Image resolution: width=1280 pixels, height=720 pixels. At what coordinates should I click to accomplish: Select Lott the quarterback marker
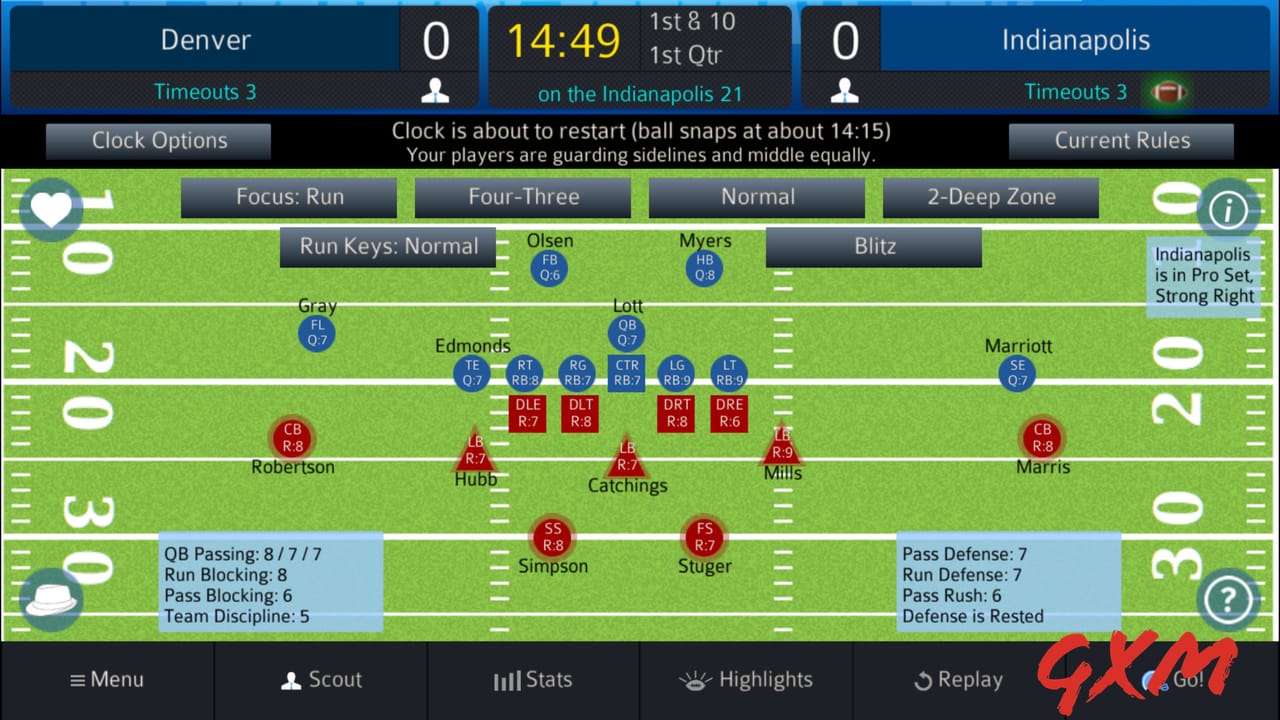pyautogui.click(x=626, y=331)
